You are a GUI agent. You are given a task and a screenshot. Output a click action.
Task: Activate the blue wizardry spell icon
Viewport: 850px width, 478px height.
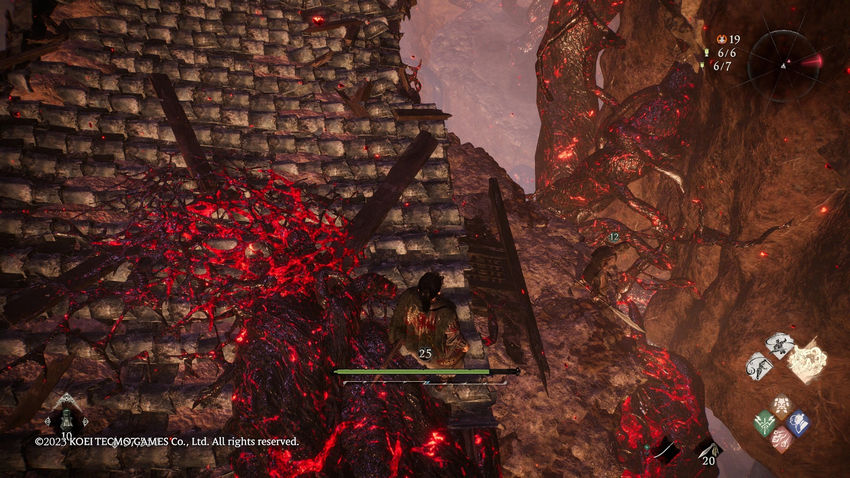click(x=797, y=423)
